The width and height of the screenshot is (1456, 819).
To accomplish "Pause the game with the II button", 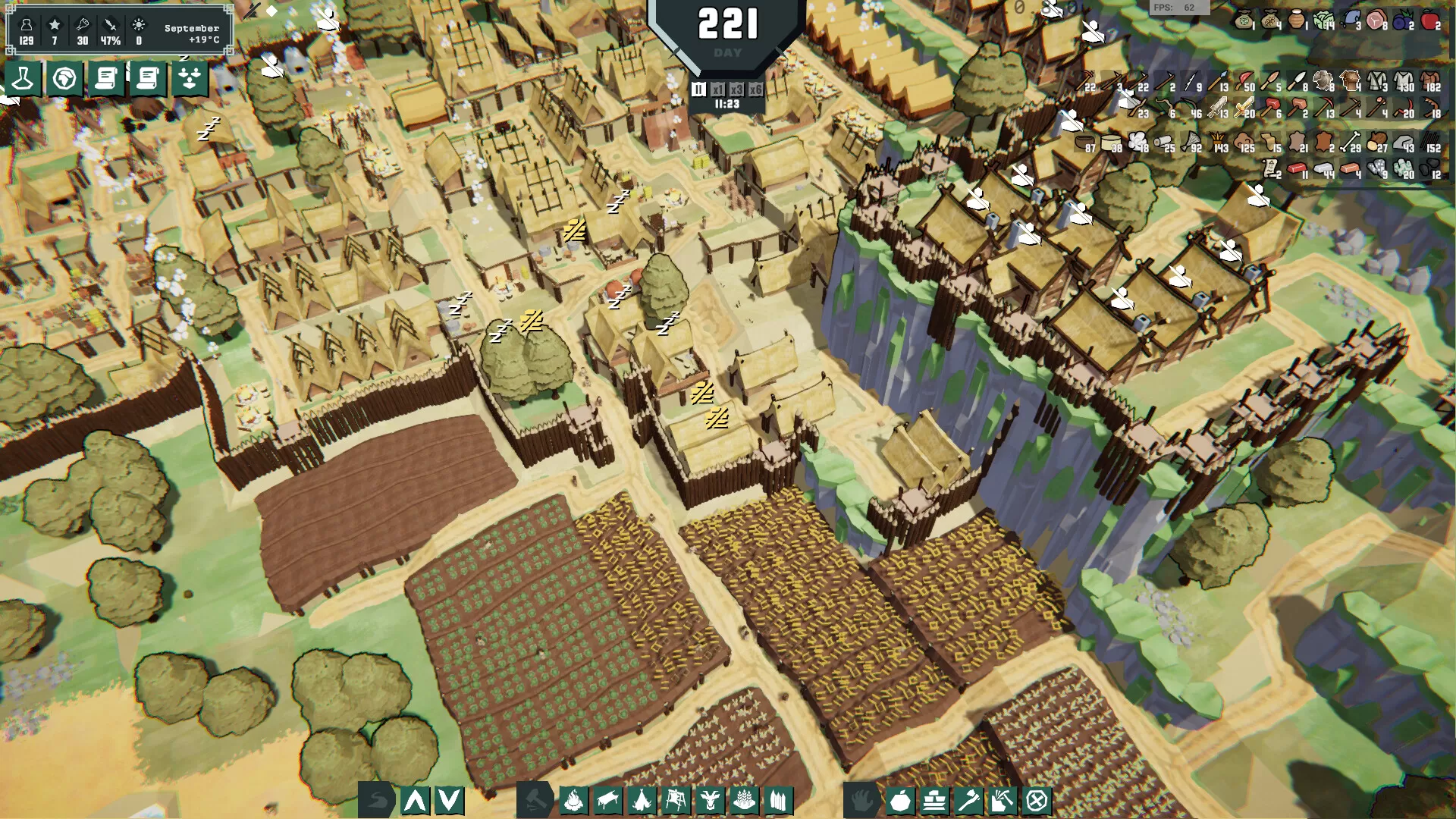I will click(x=698, y=89).
